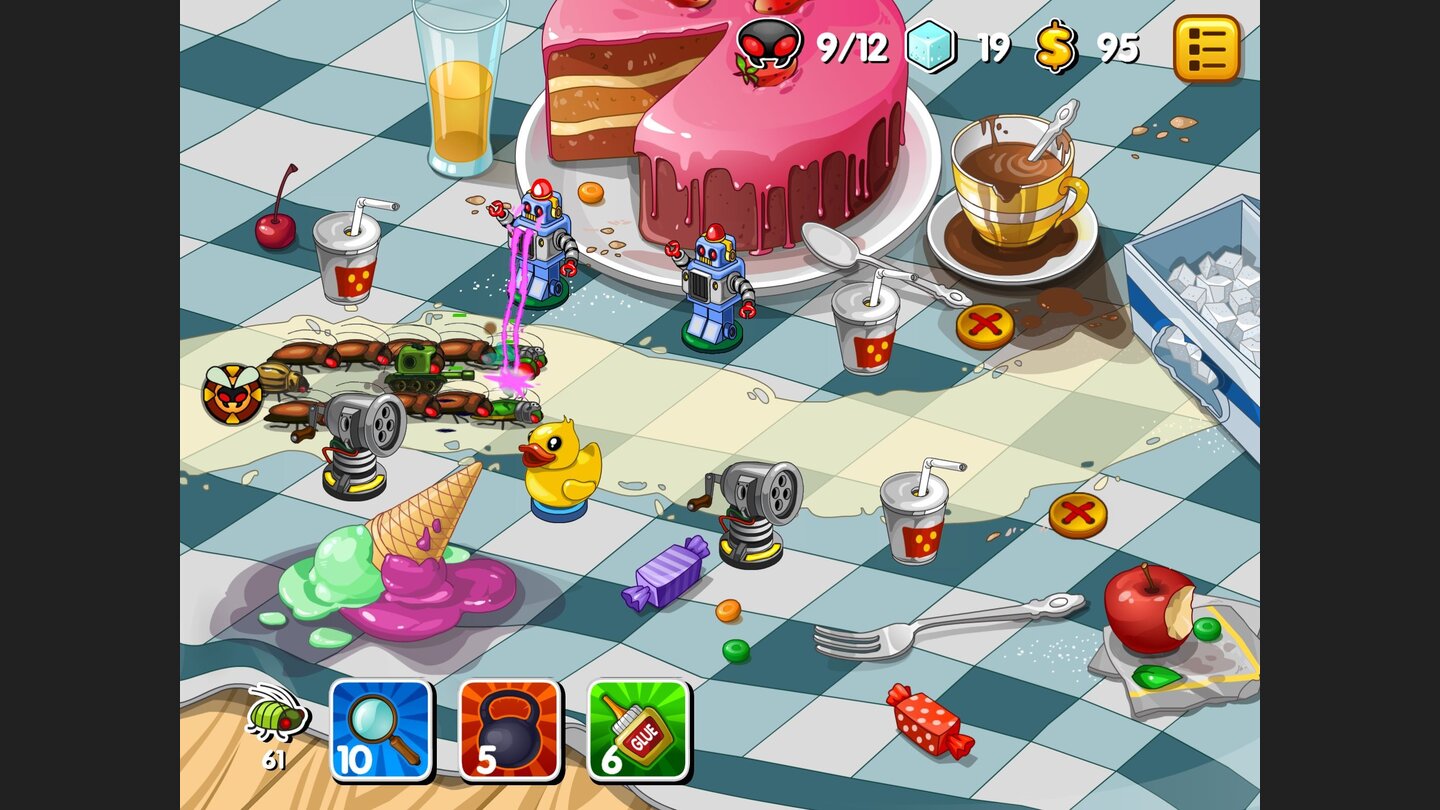Select the film-reel gun tower on the left
The height and width of the screenshot is (810, 1440).
356,440
